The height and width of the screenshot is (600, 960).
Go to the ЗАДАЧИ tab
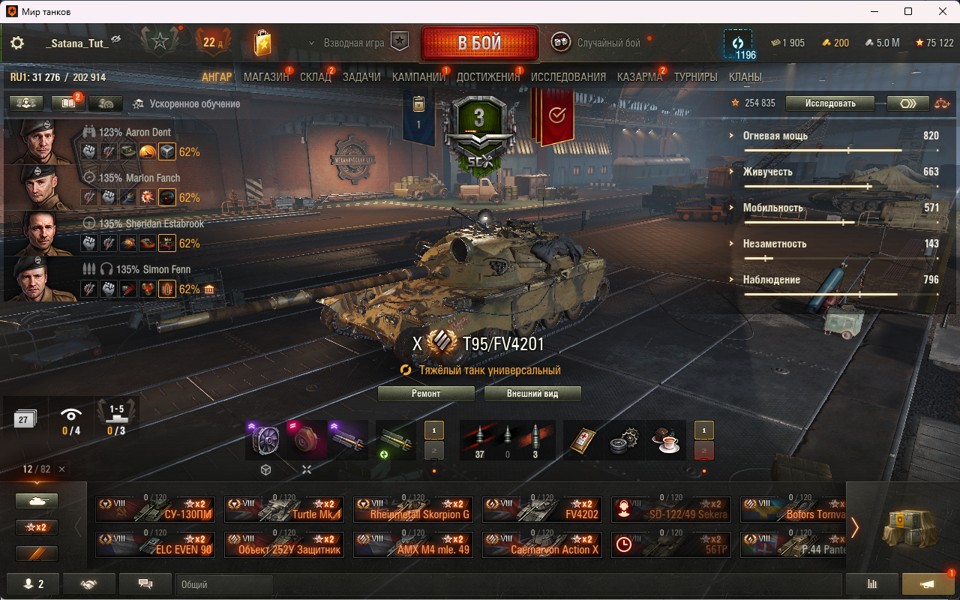coord(361,77)
